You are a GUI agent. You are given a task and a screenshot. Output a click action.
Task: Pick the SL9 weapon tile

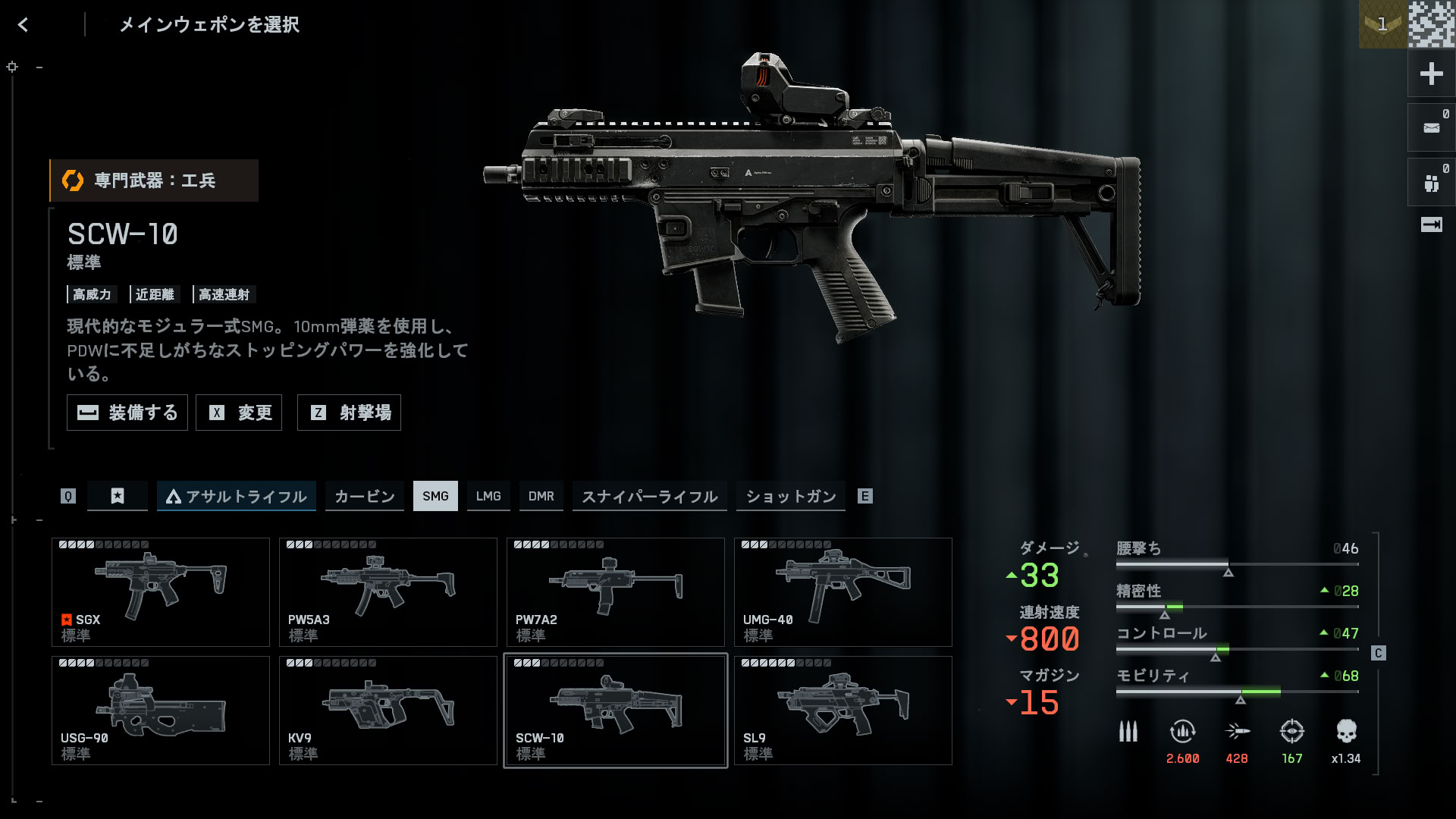click(843, 711)
